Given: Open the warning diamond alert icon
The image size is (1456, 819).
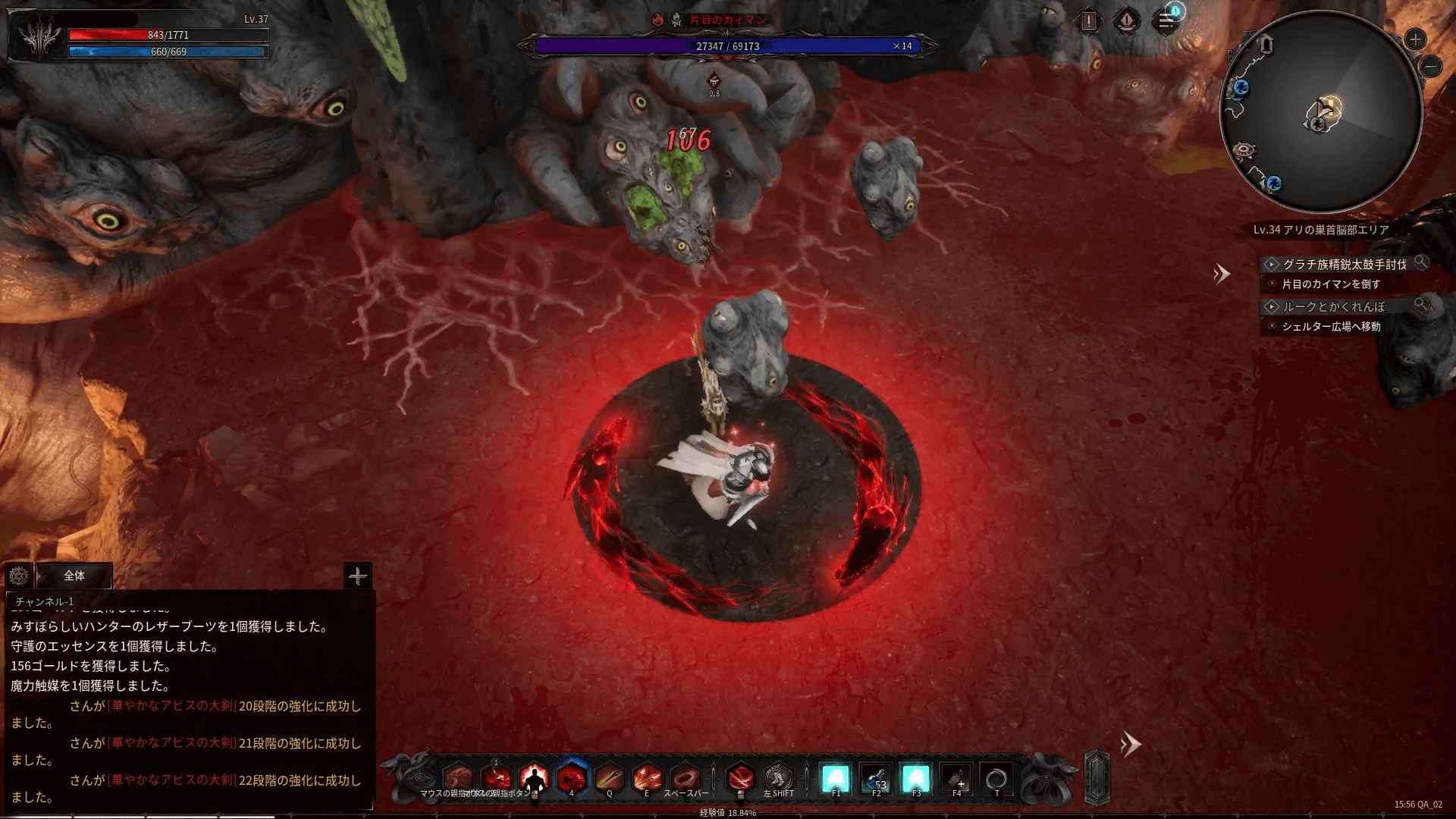Looking at the screenshot, I should click(1127, 21).
